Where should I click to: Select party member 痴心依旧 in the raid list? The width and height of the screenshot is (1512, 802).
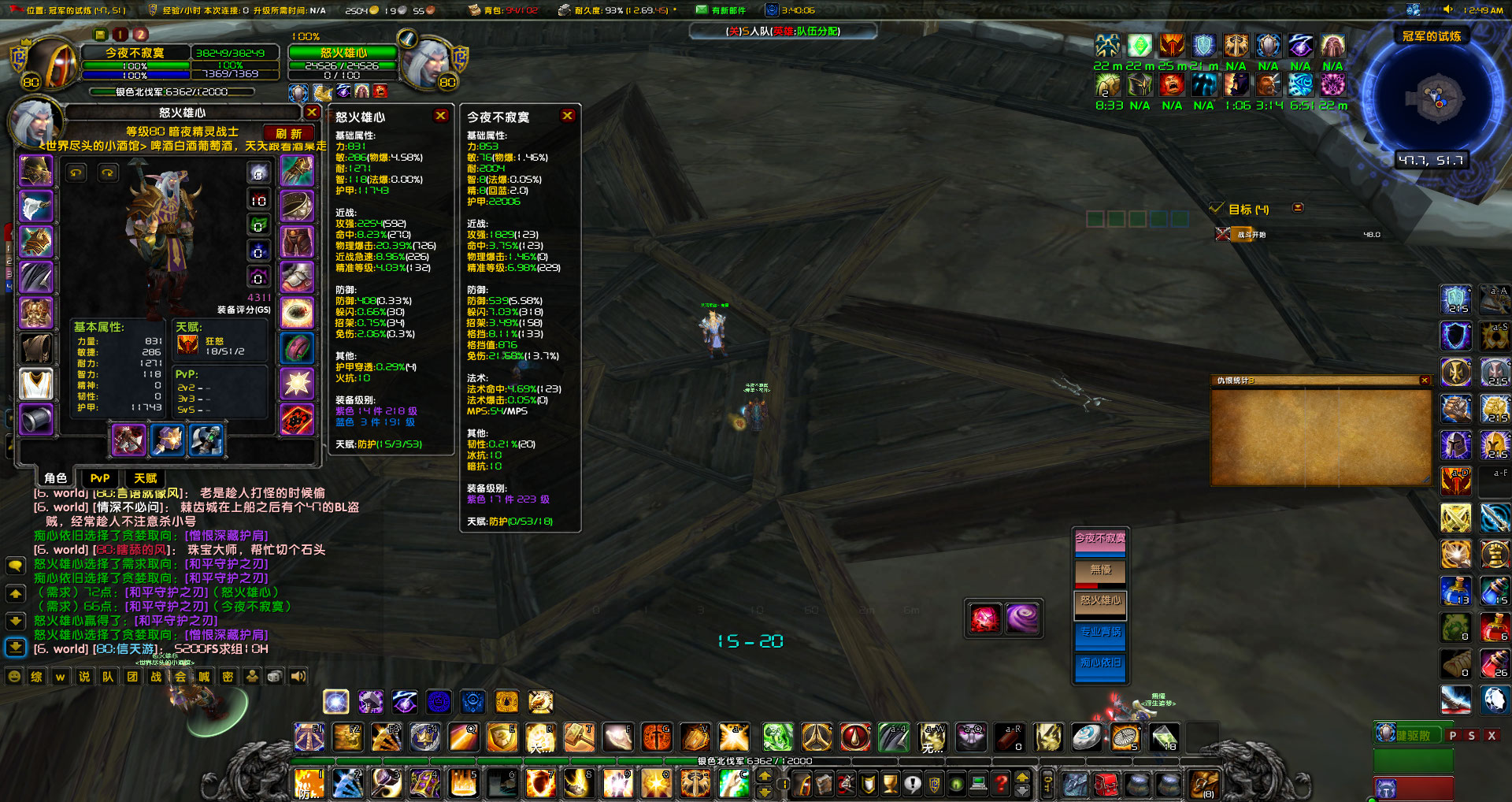click(x=1100, y=666)
